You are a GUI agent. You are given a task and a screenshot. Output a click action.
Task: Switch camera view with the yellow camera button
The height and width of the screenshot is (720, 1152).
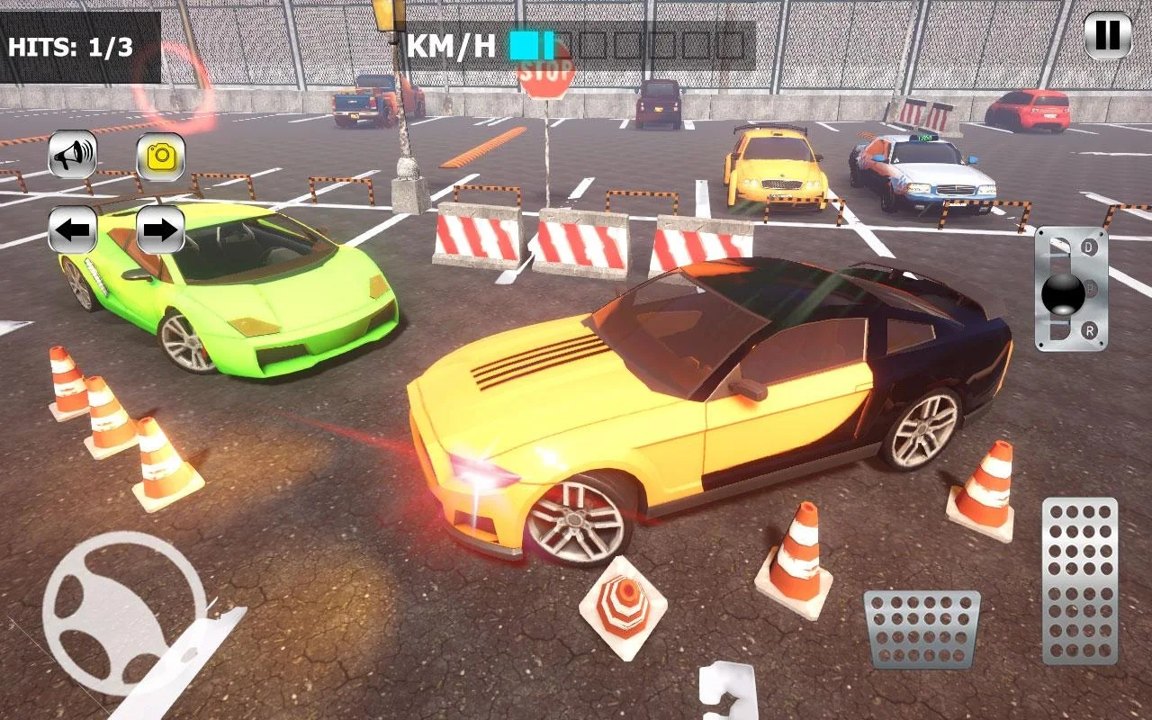tap(160, 156)
